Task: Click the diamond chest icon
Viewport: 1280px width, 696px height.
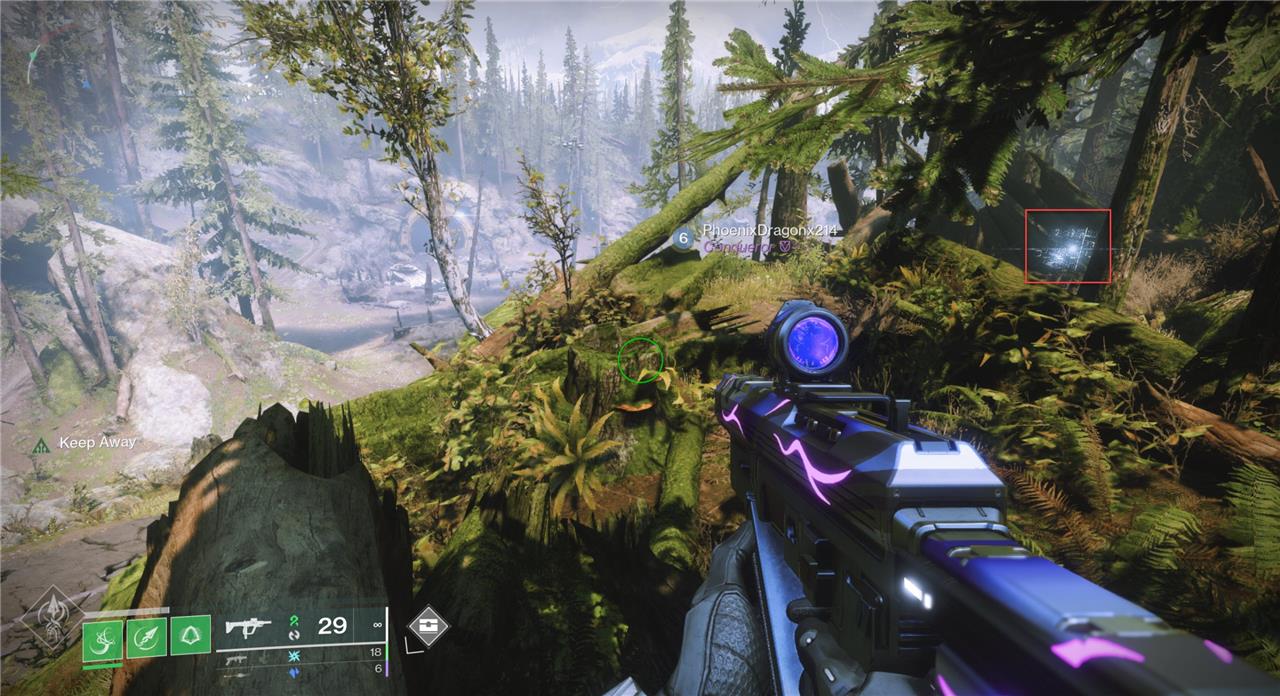Action: (428, 625)
